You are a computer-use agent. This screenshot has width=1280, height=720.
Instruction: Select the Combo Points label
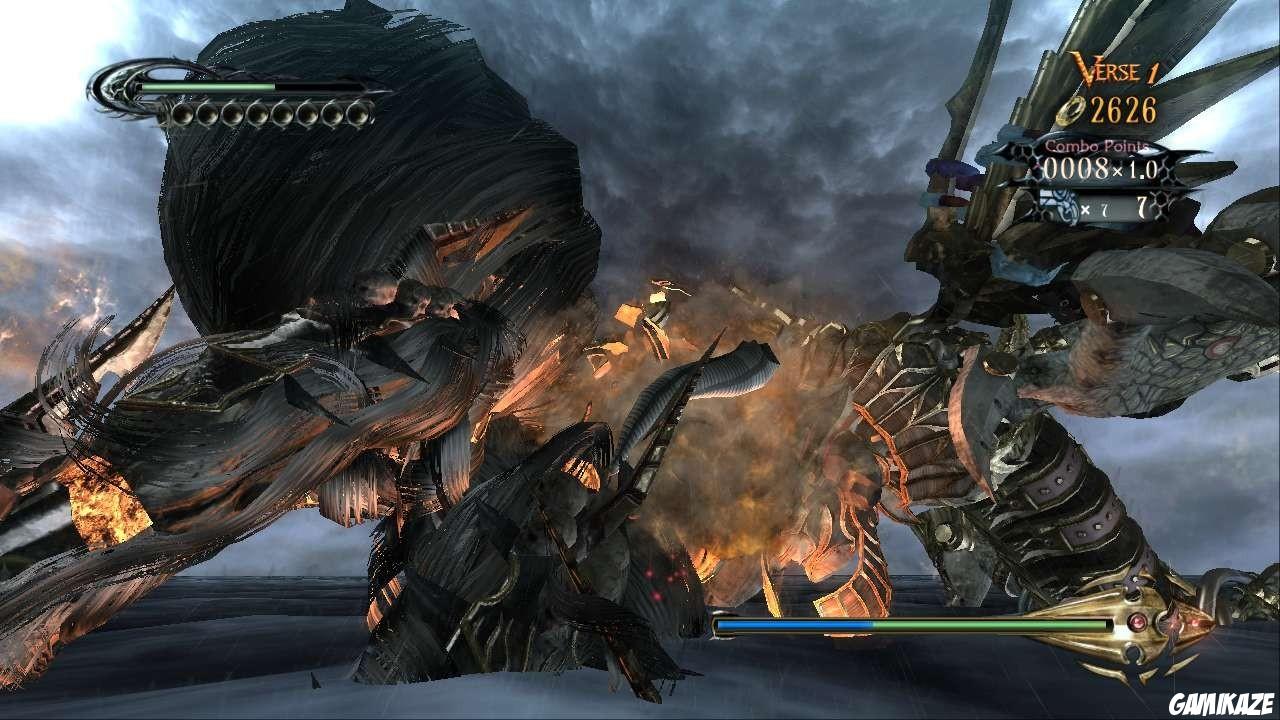pyautogui.click(x=1097, y=146)
